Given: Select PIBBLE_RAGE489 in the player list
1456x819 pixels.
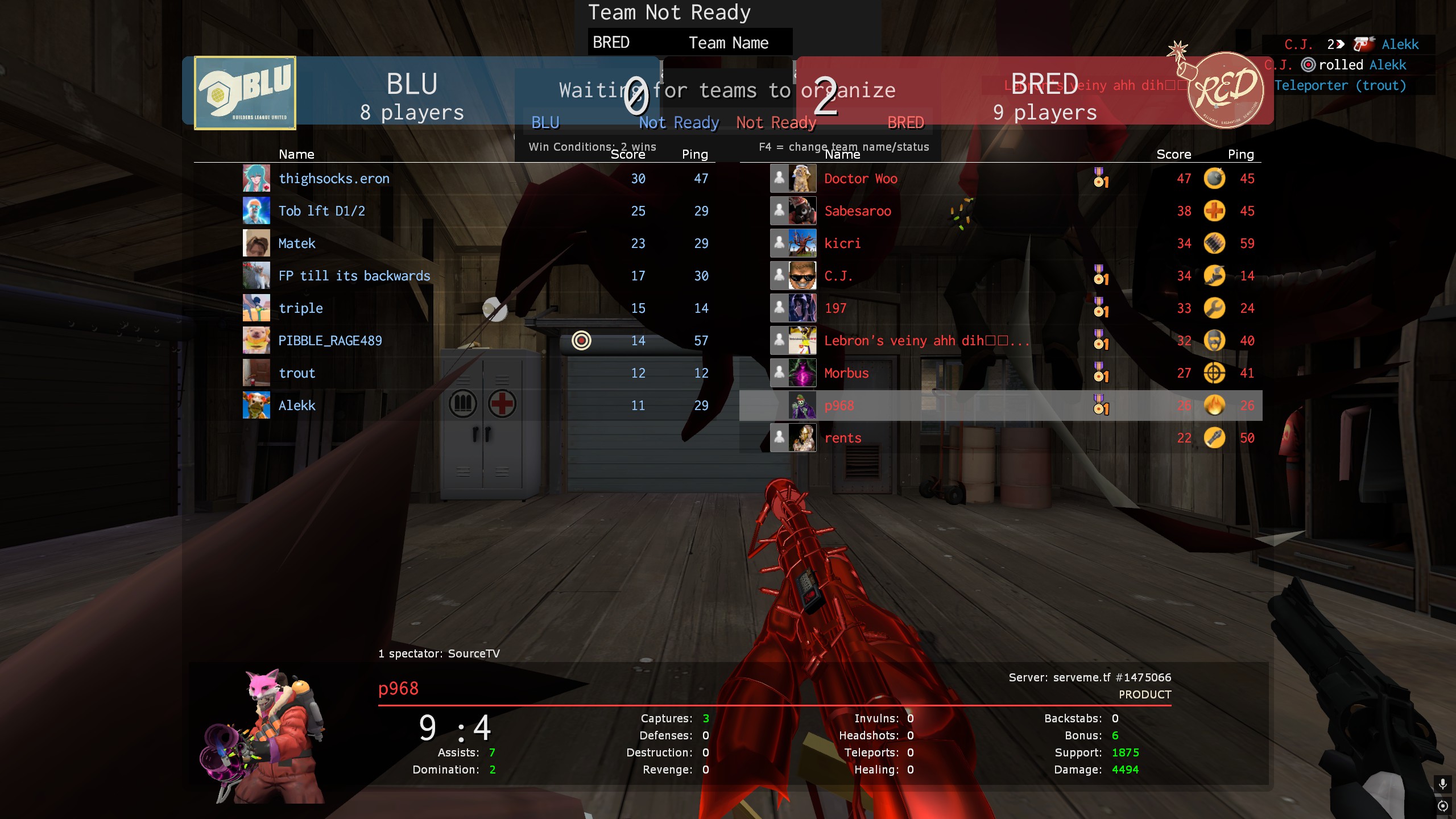Looking at the screenshot, I should click(330, 341).
